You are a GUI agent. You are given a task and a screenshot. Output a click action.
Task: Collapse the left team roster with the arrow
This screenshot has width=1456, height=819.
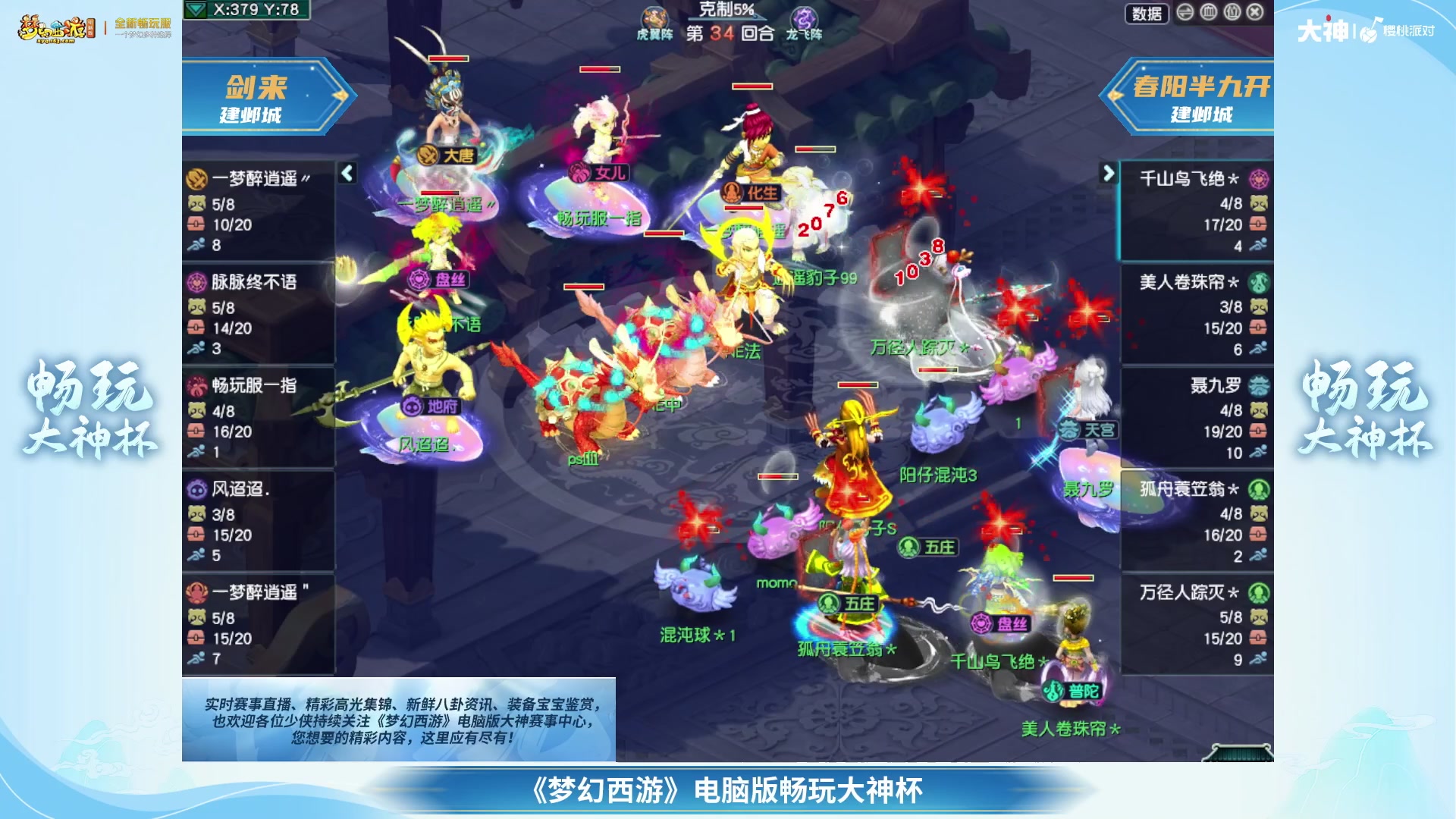click(347, 172)
